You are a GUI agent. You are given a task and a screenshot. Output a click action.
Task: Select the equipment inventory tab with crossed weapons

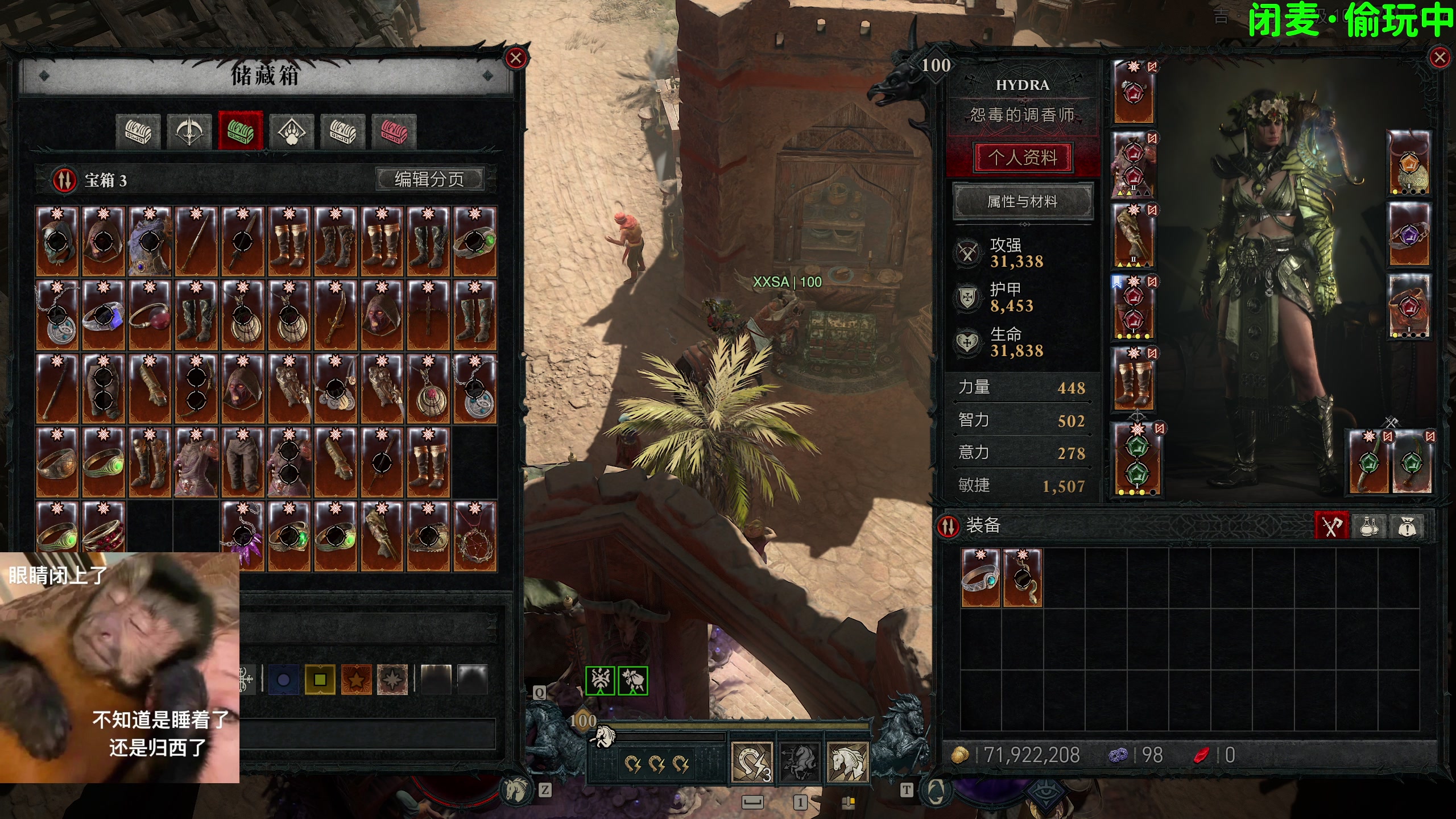tap(1331, 526)
